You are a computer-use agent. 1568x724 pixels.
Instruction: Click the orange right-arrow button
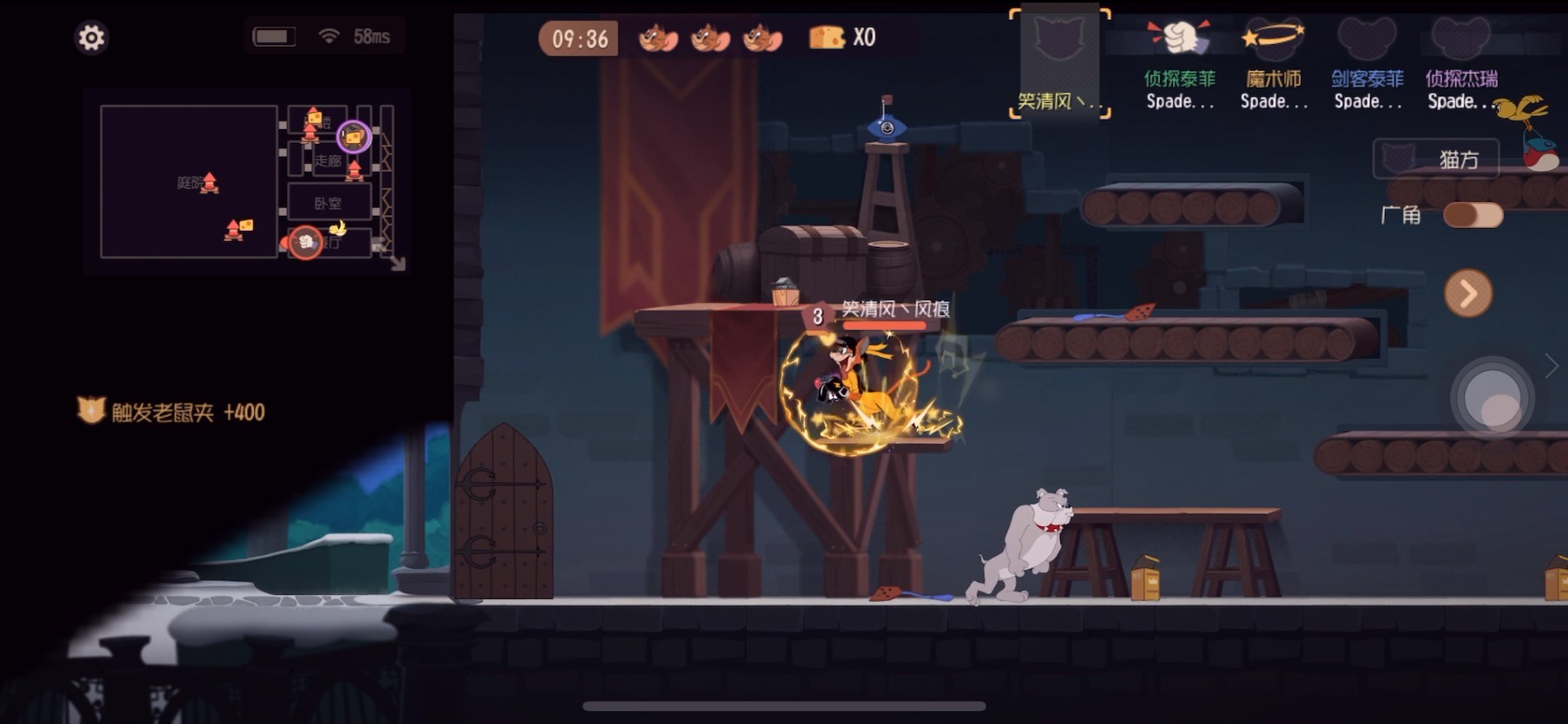point(1467,294)
